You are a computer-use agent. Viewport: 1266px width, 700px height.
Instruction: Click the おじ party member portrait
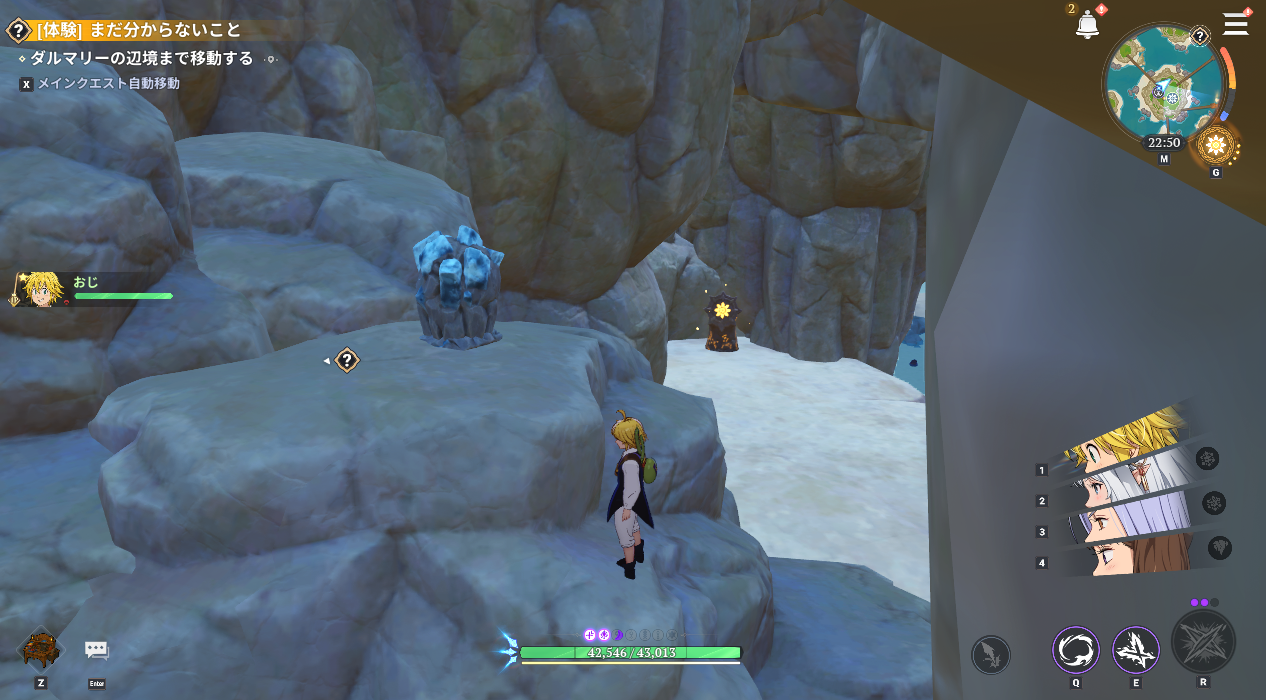38,289
